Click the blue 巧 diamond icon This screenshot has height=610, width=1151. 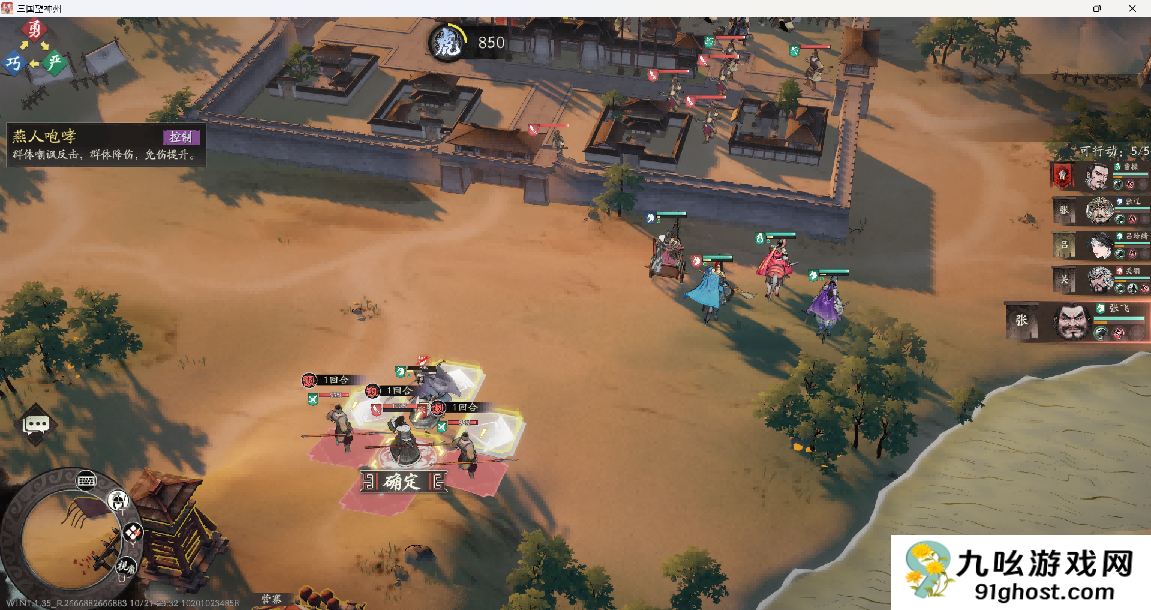coord(13,63)
